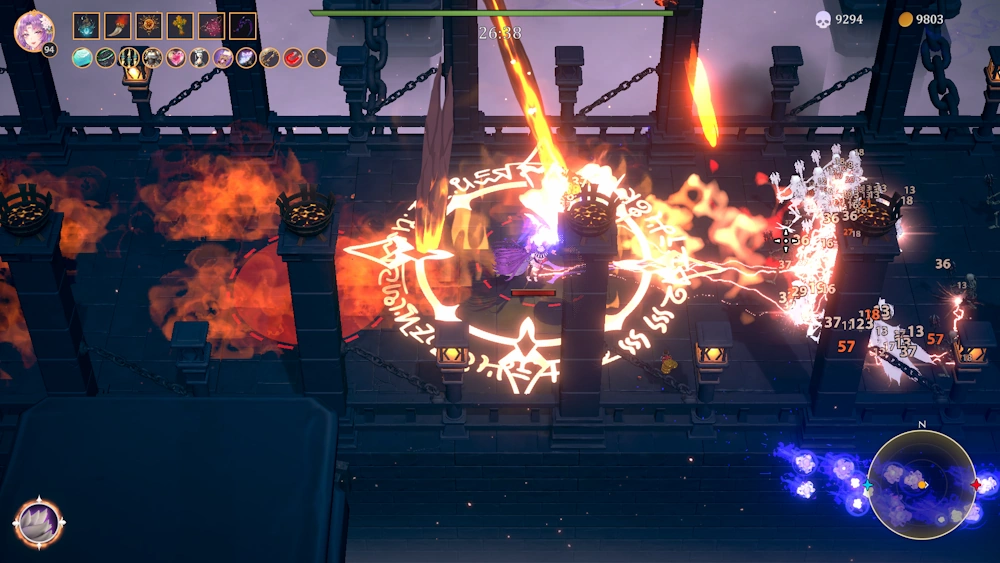Choose the golden cross weapon slot
Viewport: 1000px width, 563px height.
pyautogui.click(x=180, y=26)
